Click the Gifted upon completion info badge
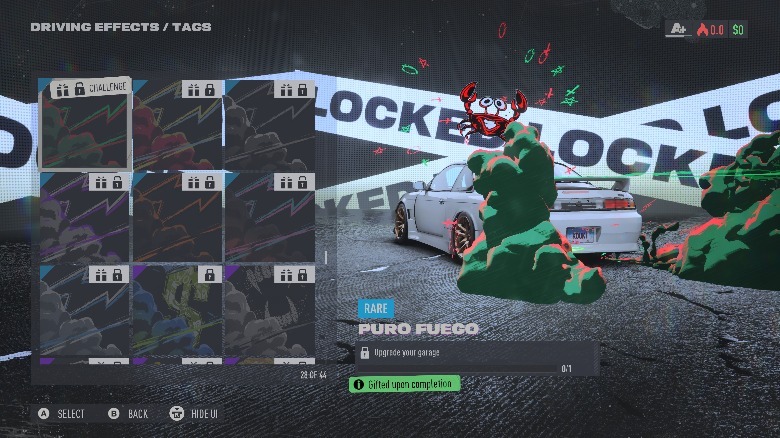The width and height of the screenshot is (780, 438). click(x=404, y=384)
